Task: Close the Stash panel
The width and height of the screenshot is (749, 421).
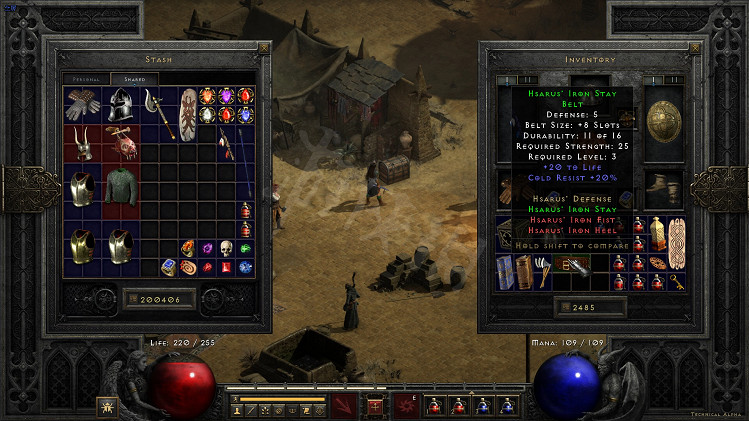Action: tap(263, 47)
